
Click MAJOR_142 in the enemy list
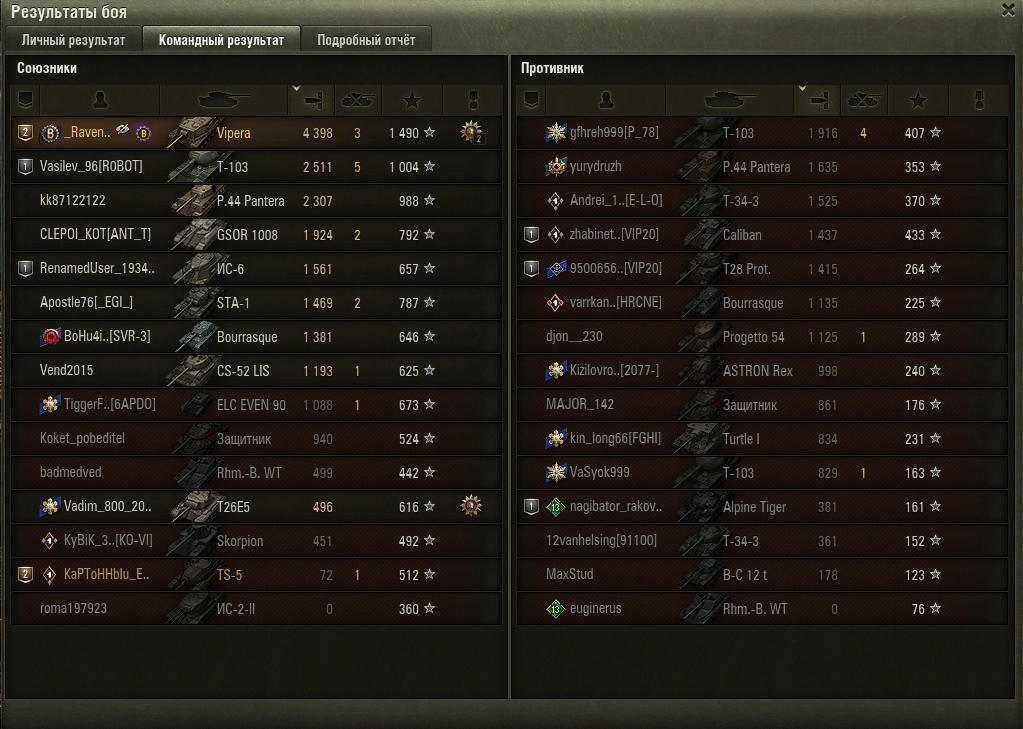[580, 405]
